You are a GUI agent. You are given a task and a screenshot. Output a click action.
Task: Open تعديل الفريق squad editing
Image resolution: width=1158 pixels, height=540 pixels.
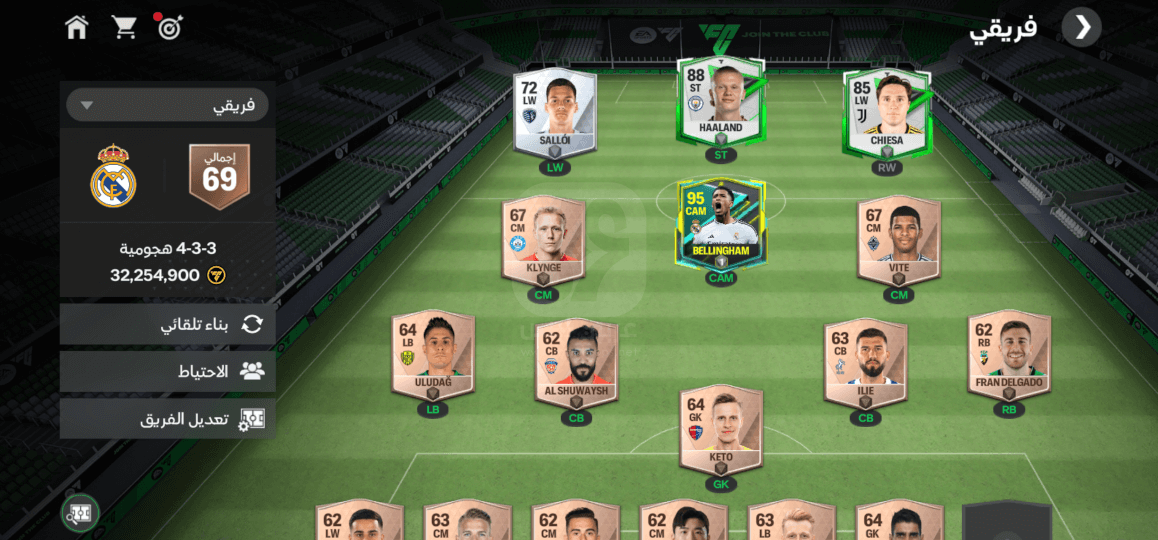tap(167, 419)
